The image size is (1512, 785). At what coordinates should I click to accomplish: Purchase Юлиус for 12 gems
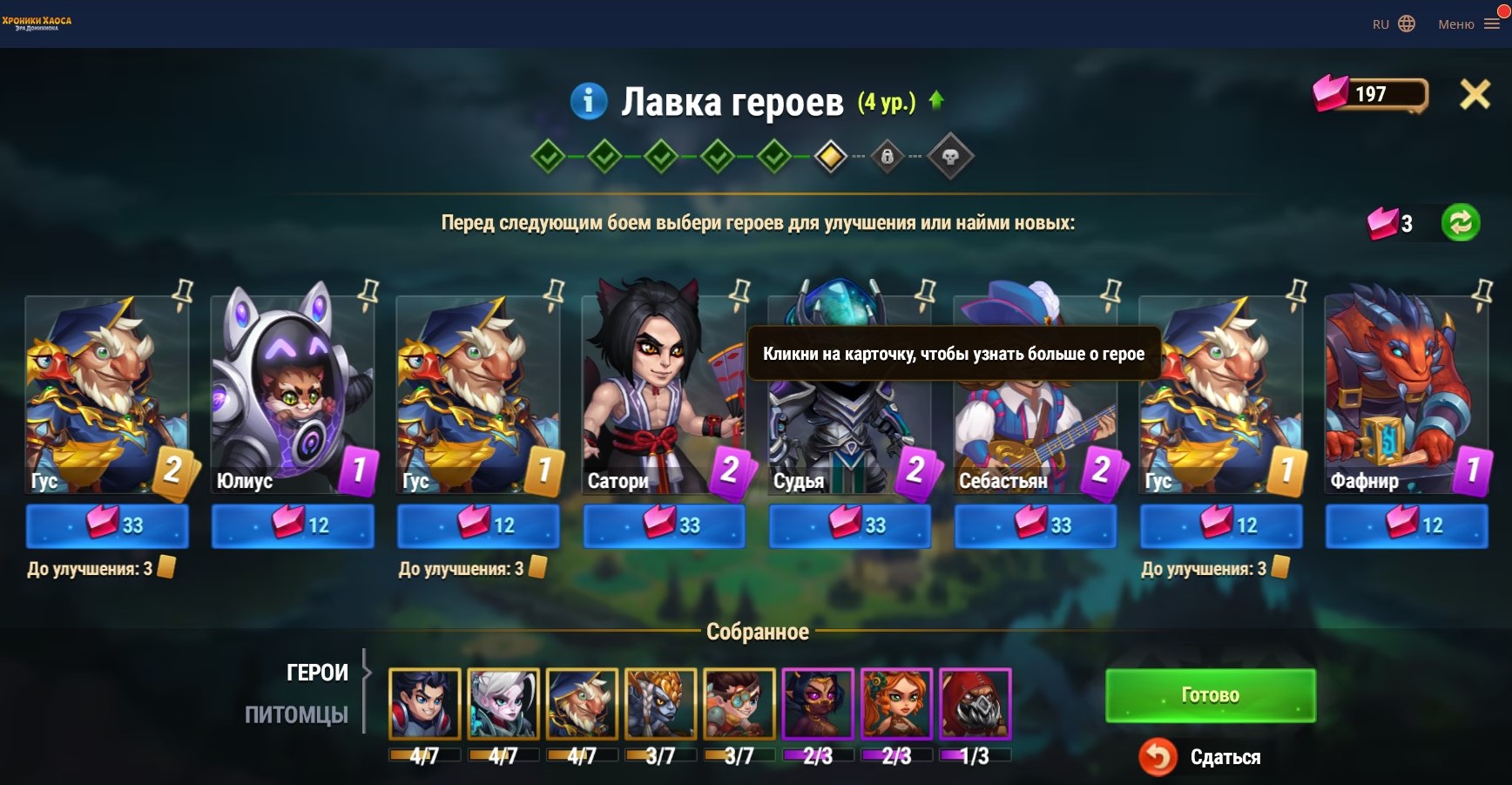(293, 525)
